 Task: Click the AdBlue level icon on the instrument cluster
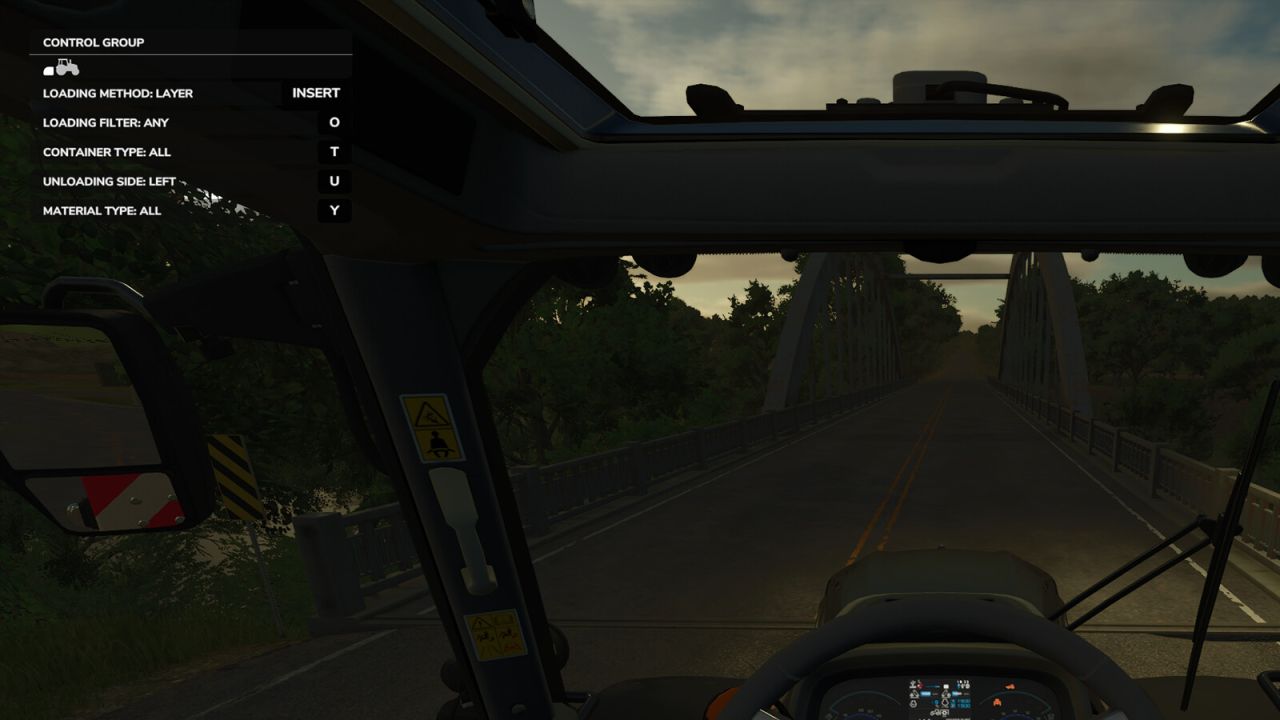pyautogui.click(x=945, y=694)
